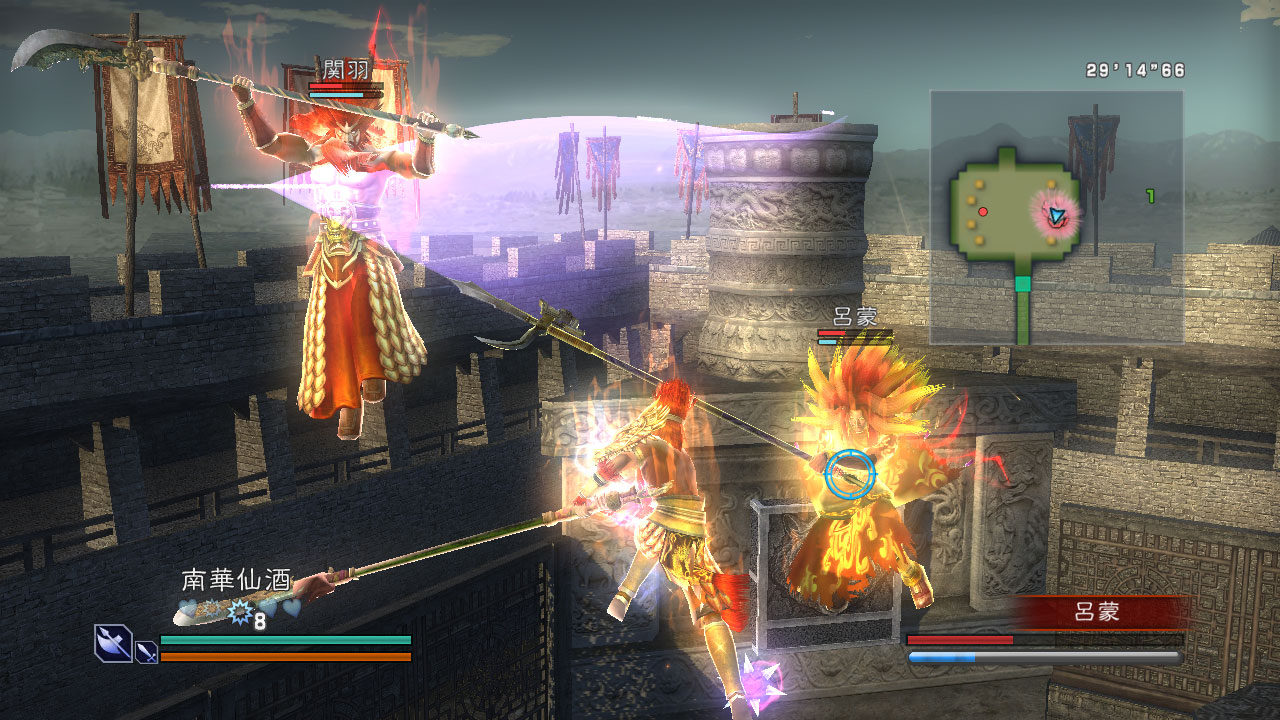Use the 南華仙酒 item

coord(236,579)
